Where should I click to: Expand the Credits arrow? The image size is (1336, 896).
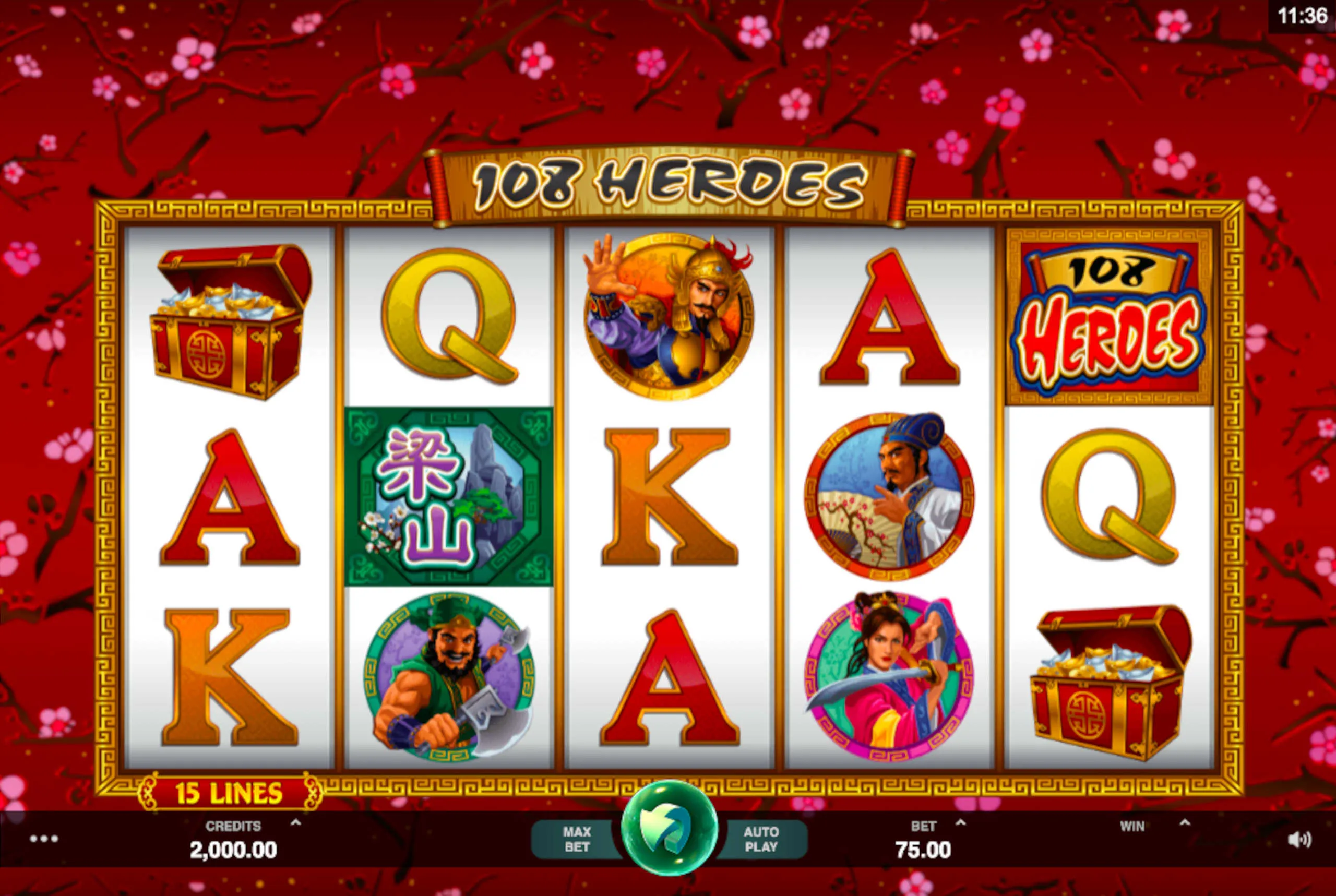click(x=295, y=823)
